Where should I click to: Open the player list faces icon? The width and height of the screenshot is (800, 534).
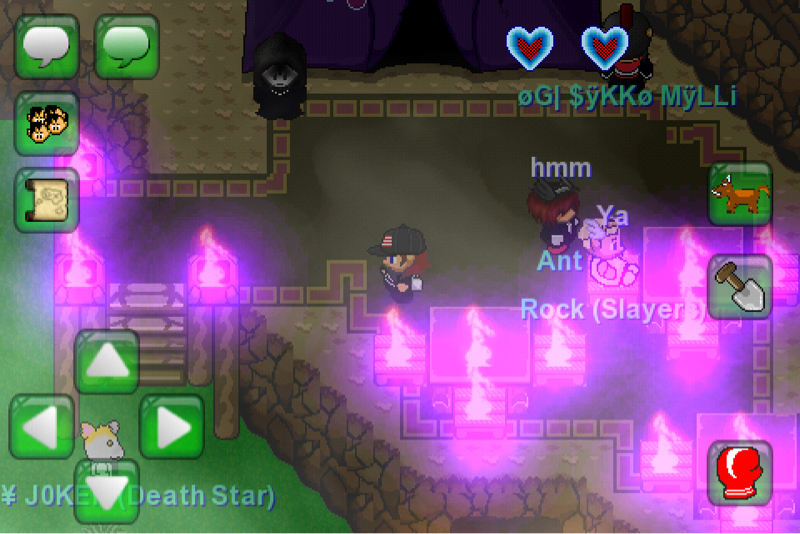click(46, 123)
